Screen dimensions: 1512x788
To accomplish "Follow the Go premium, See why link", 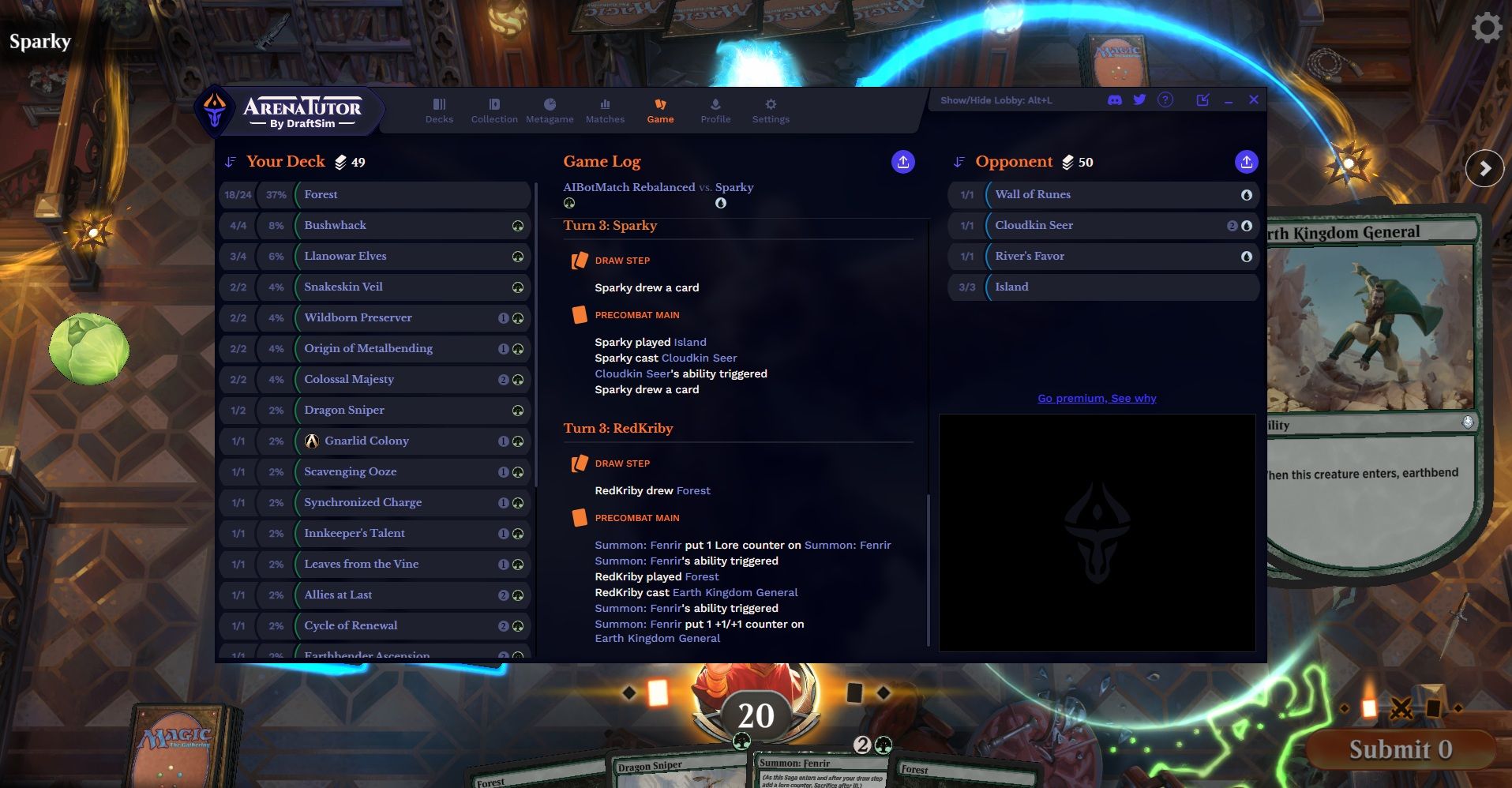I will (1096, 398).
